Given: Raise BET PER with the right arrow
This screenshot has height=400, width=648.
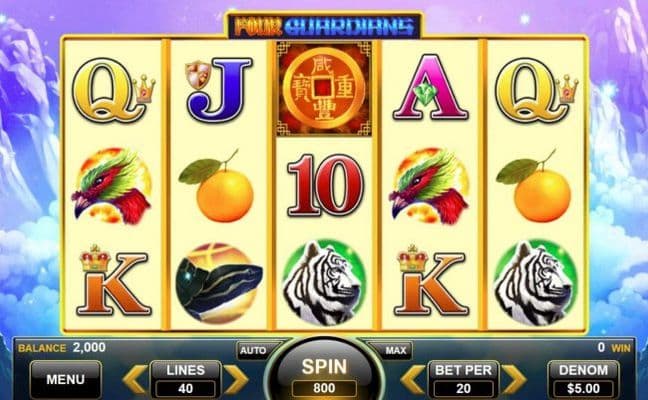Looking at the screenshot, I should pyautogui.click(x=511, y=379).
